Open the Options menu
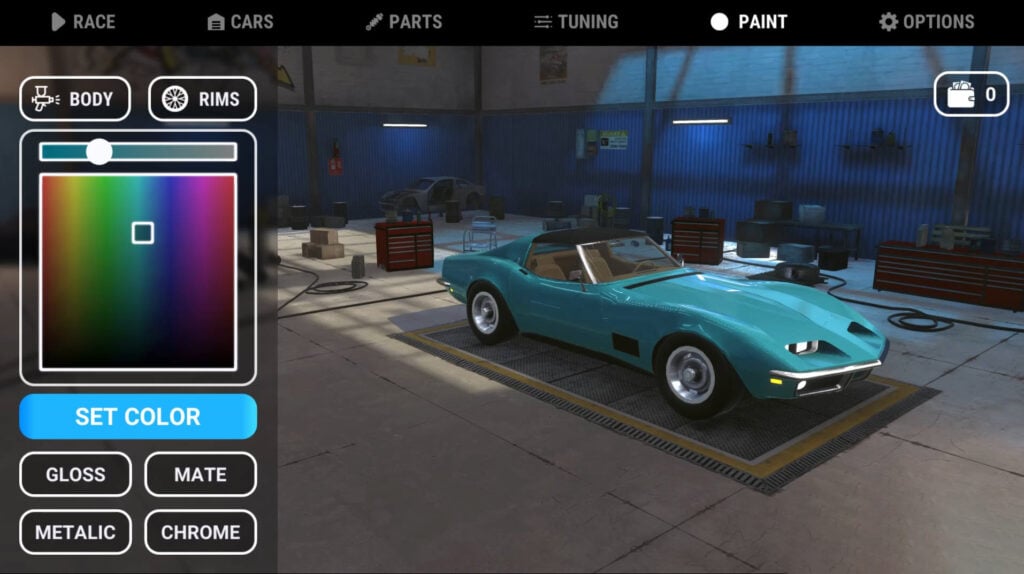Viewport: 1024px width, 574px height. 926,22
